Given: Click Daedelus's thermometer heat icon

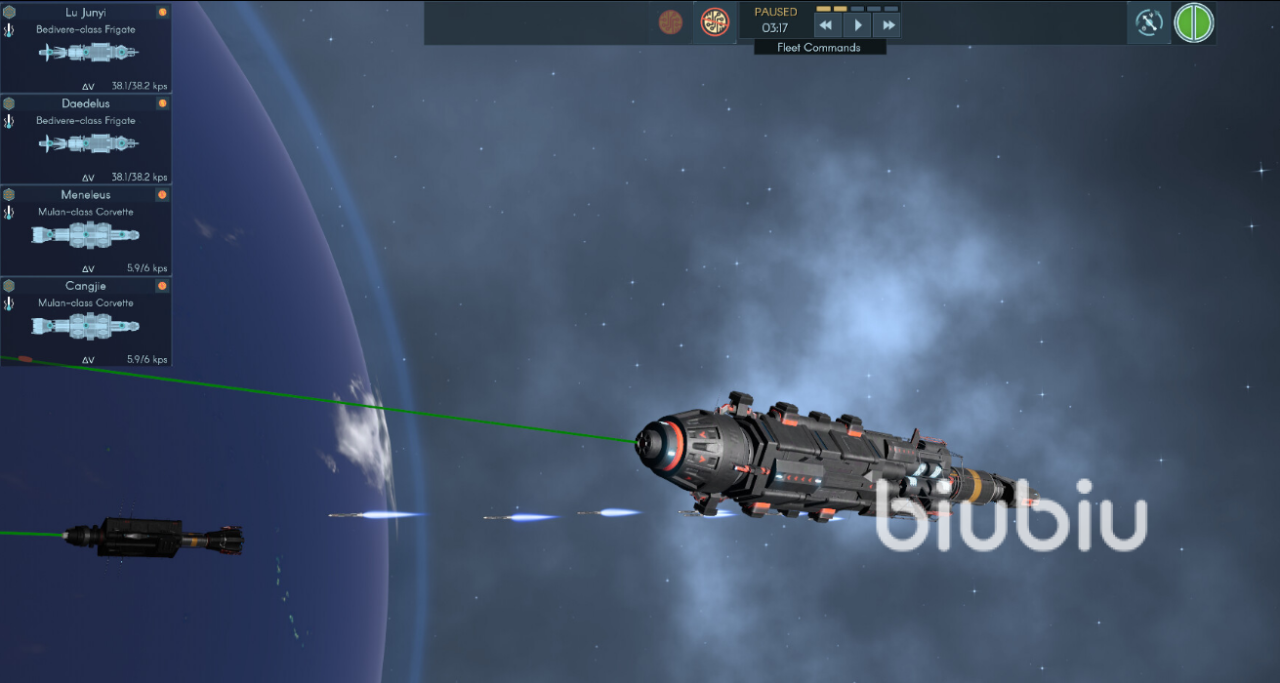Looking at the screenshot, I should point(9,121).
